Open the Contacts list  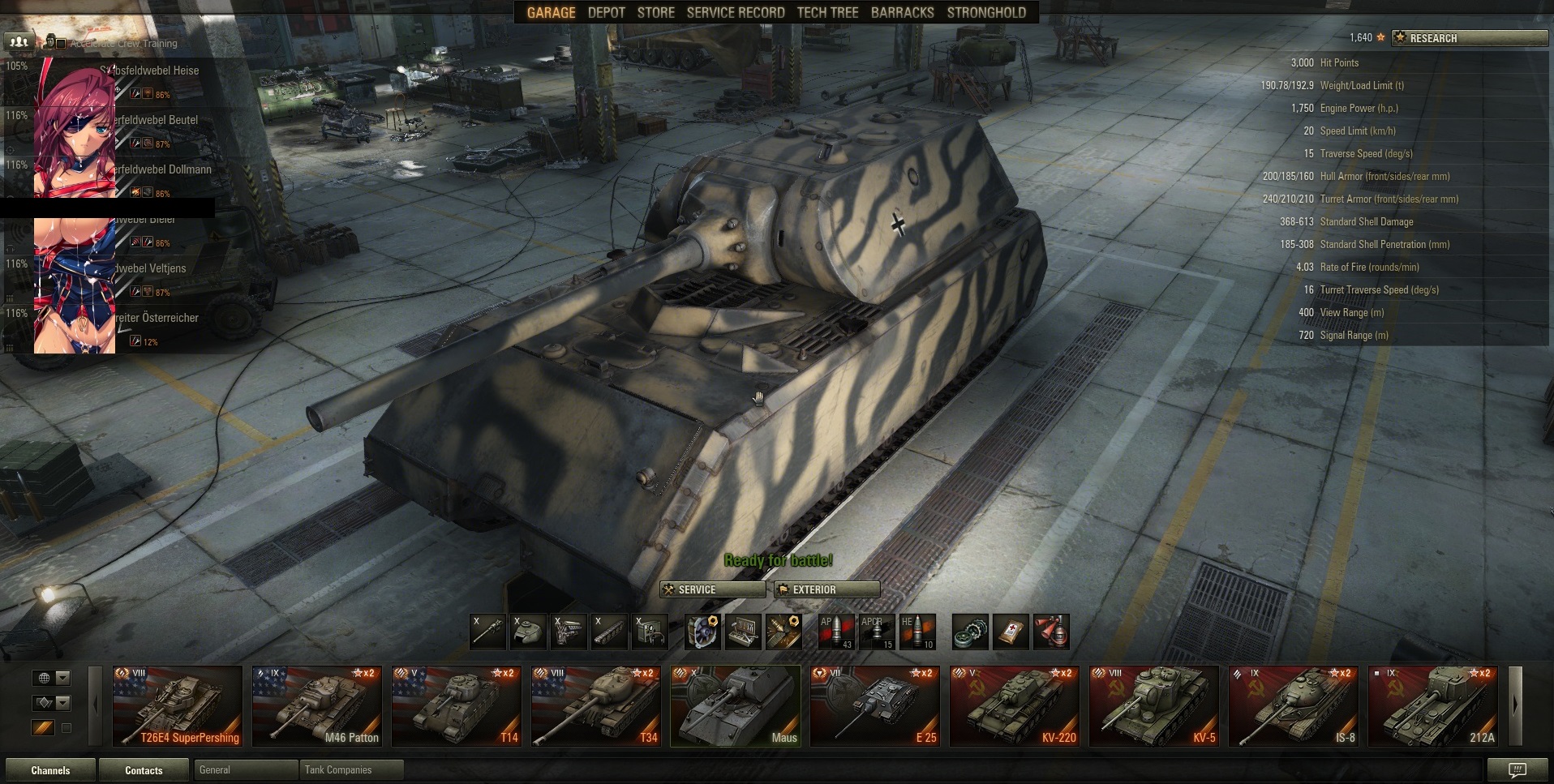[x=144, y=770]
